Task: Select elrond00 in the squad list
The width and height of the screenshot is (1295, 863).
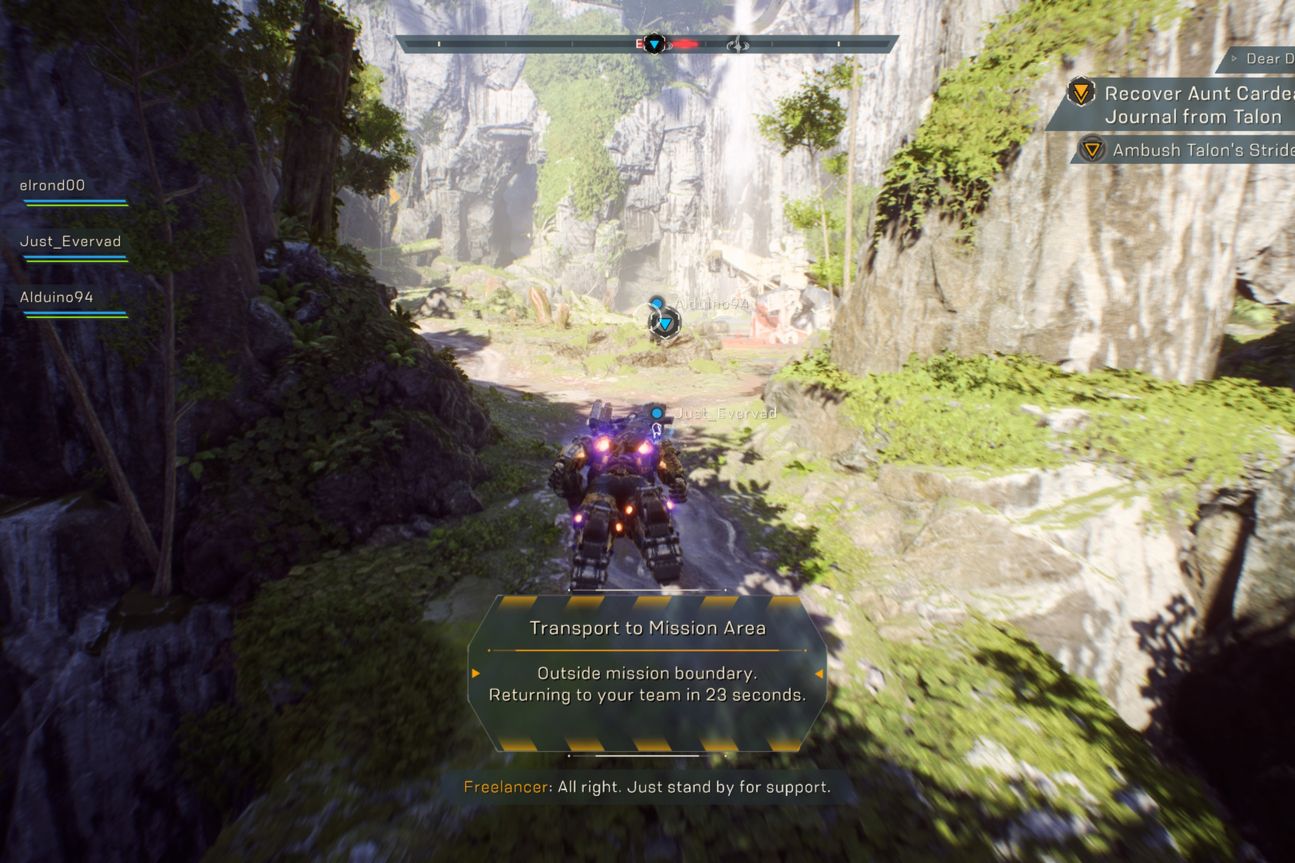Action: (52, 186)
